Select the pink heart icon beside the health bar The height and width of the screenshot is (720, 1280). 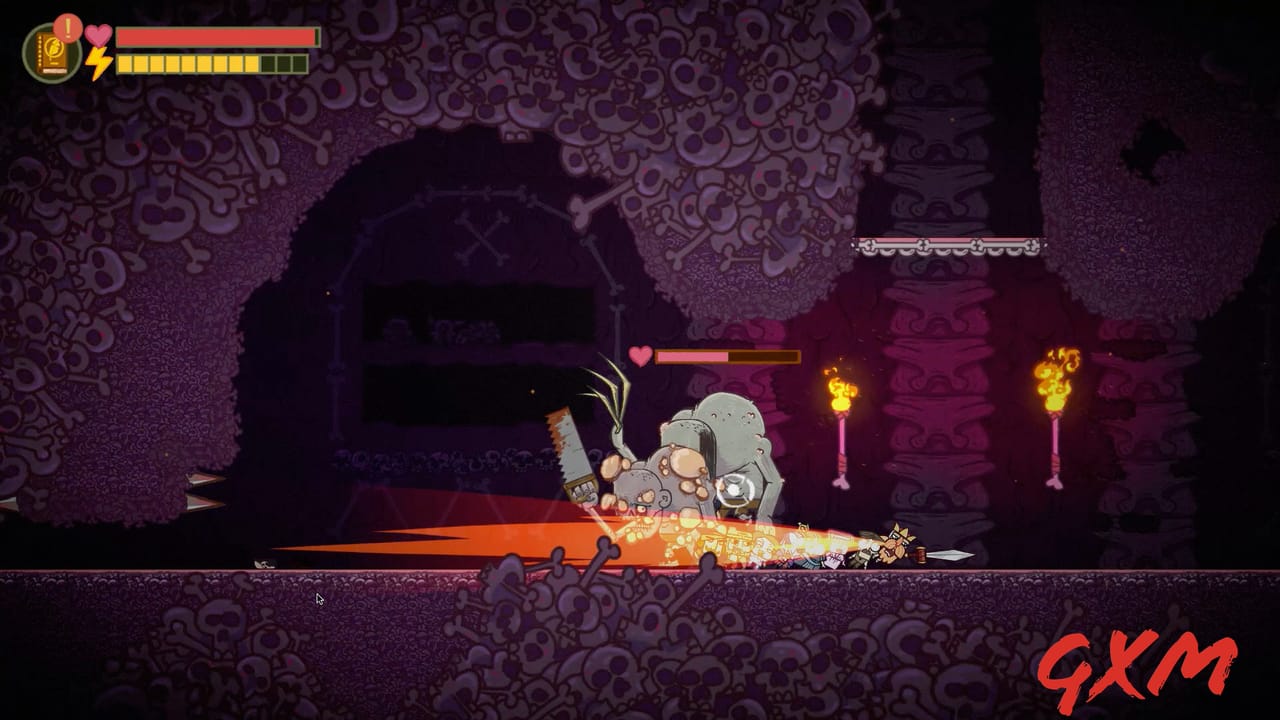(x=97, y=37)
